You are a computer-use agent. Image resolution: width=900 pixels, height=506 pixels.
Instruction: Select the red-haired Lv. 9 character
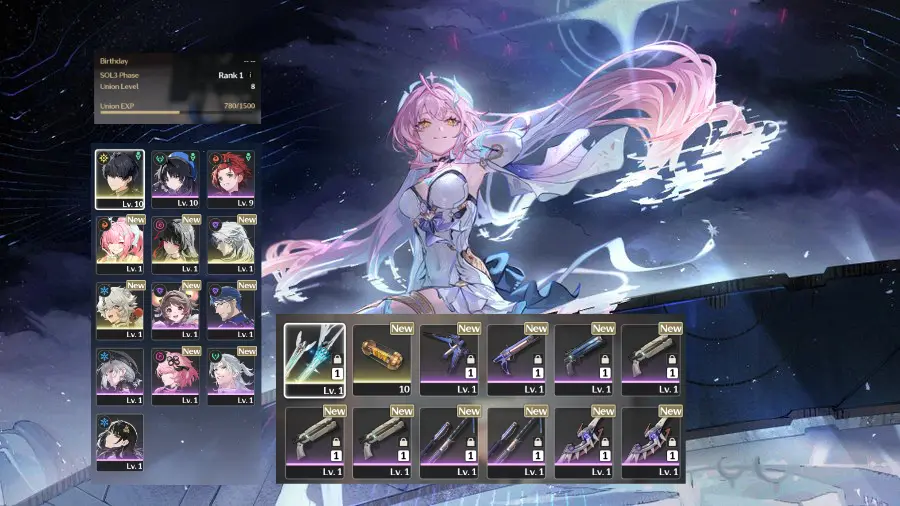pos(232,179)
